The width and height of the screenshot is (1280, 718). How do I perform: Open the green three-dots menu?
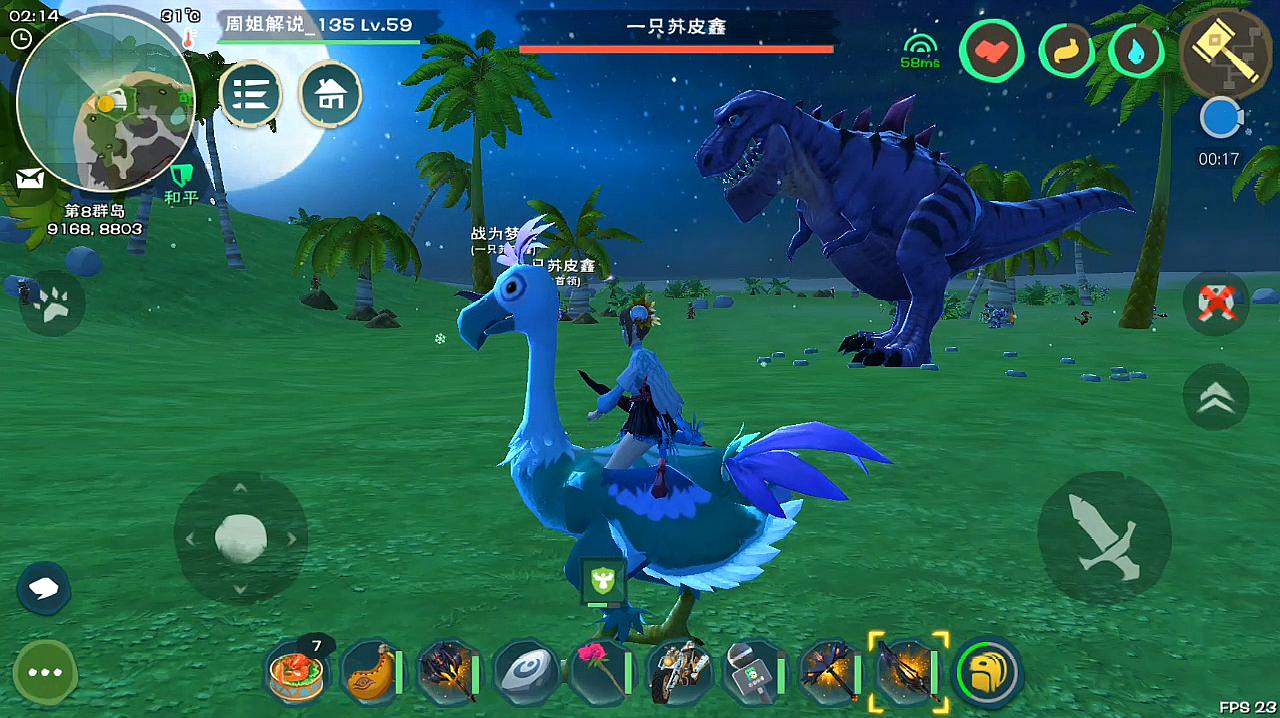click(45, 672)
